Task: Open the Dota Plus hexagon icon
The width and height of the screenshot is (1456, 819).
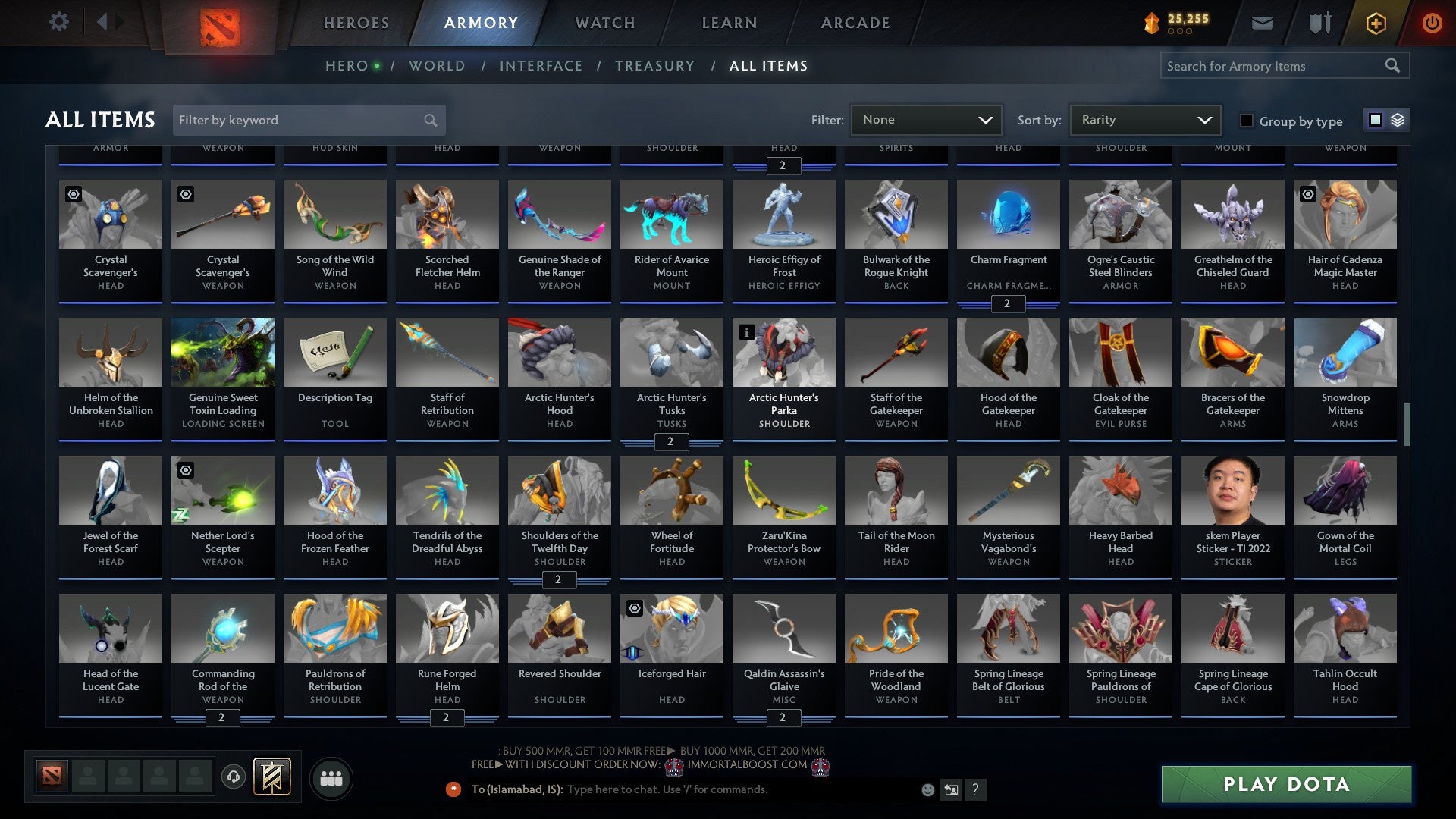Action: coord(1375,22)
